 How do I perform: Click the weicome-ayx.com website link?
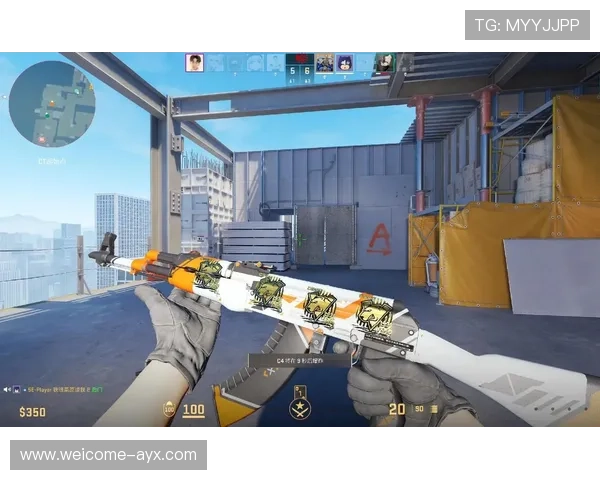[x=108, y=455]
